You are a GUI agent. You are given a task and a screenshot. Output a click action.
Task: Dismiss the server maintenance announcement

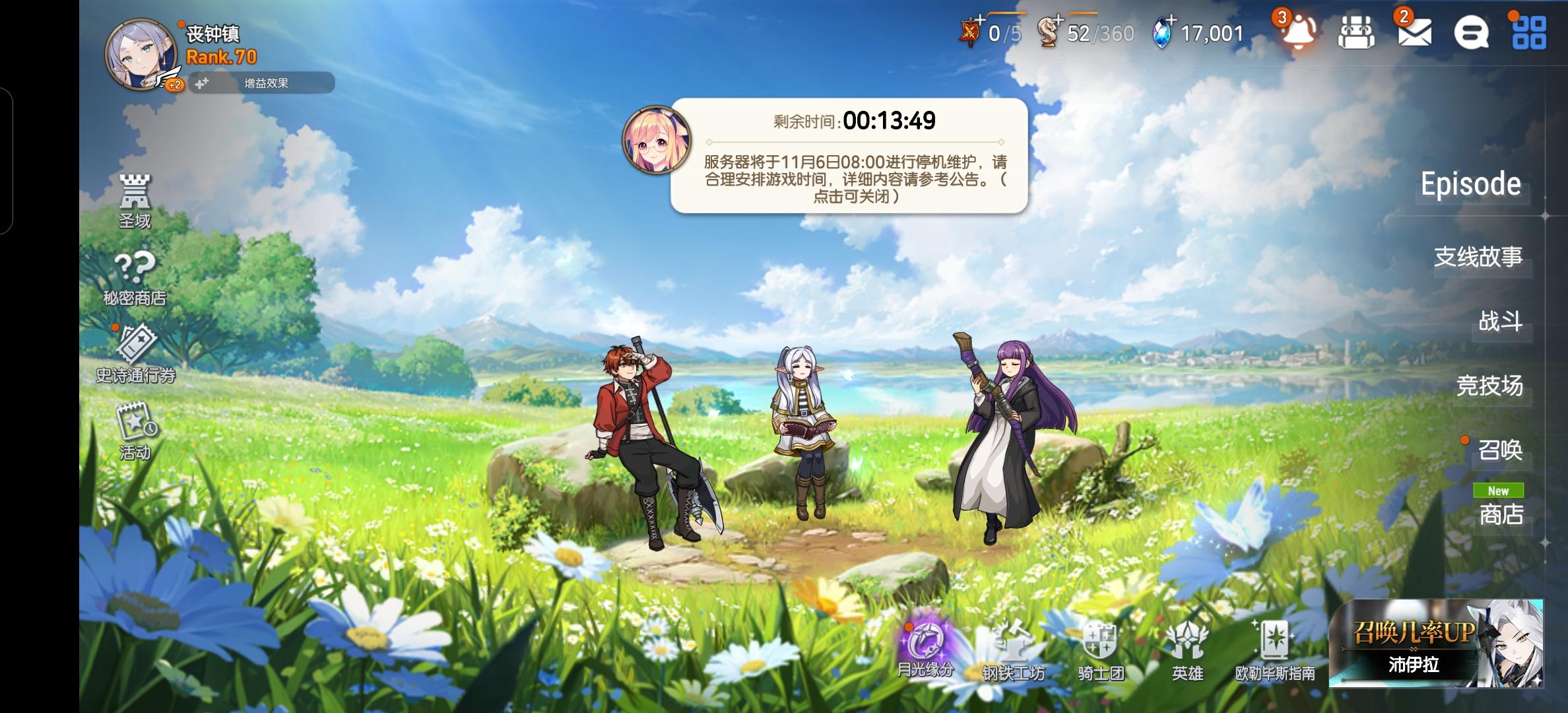(851, 158)
